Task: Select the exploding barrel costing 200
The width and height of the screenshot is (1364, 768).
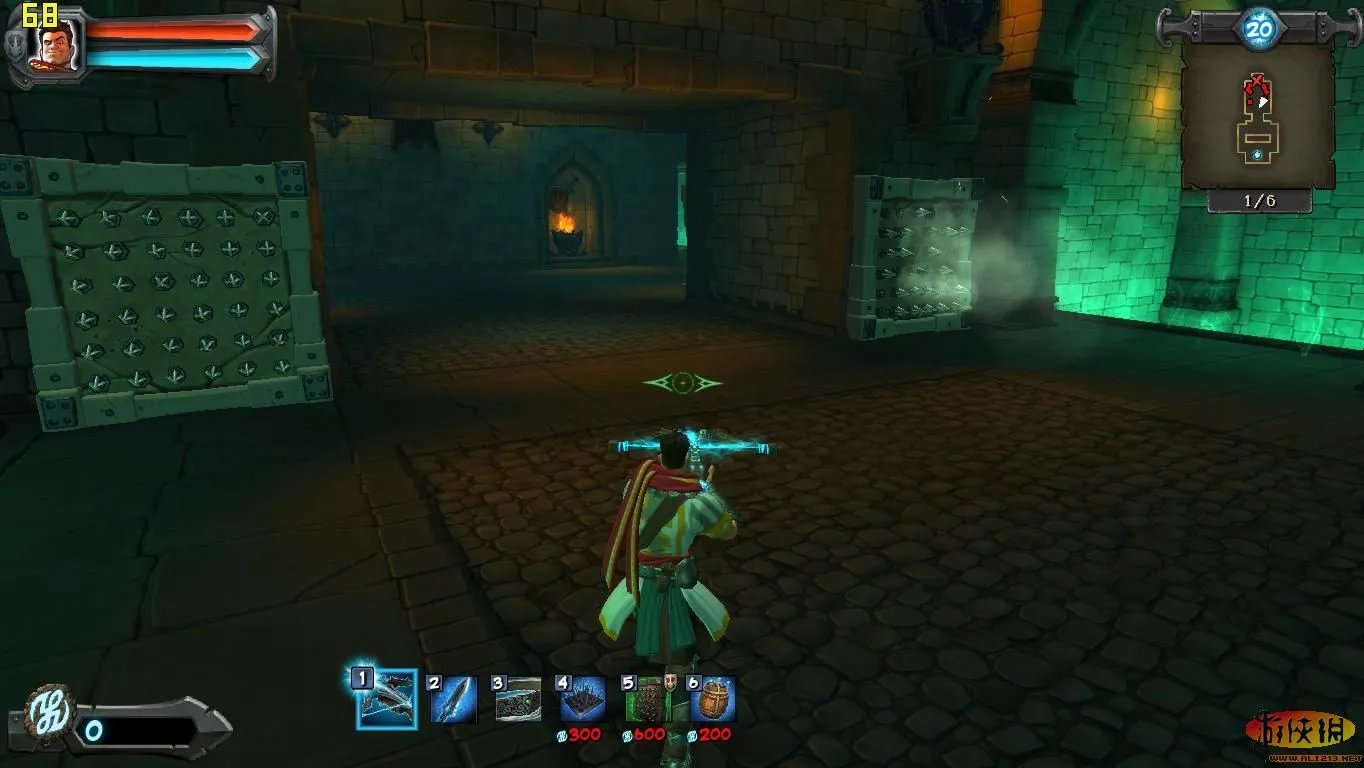Action: pyautogui.click(x=712, y=699)
